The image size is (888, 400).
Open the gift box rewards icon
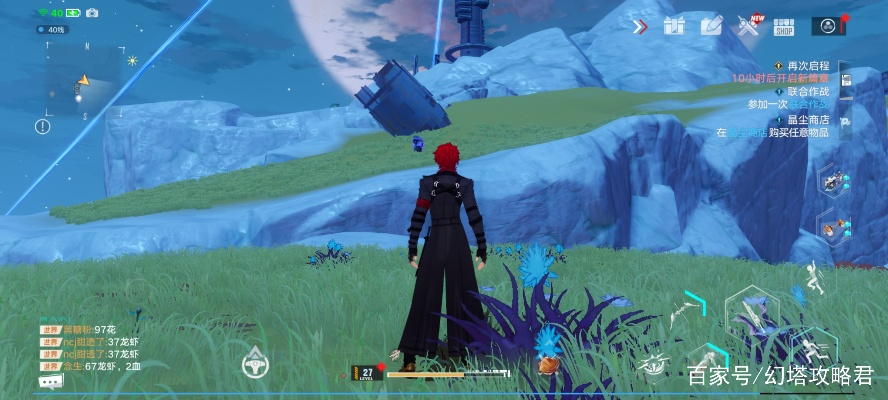(674, 26)
